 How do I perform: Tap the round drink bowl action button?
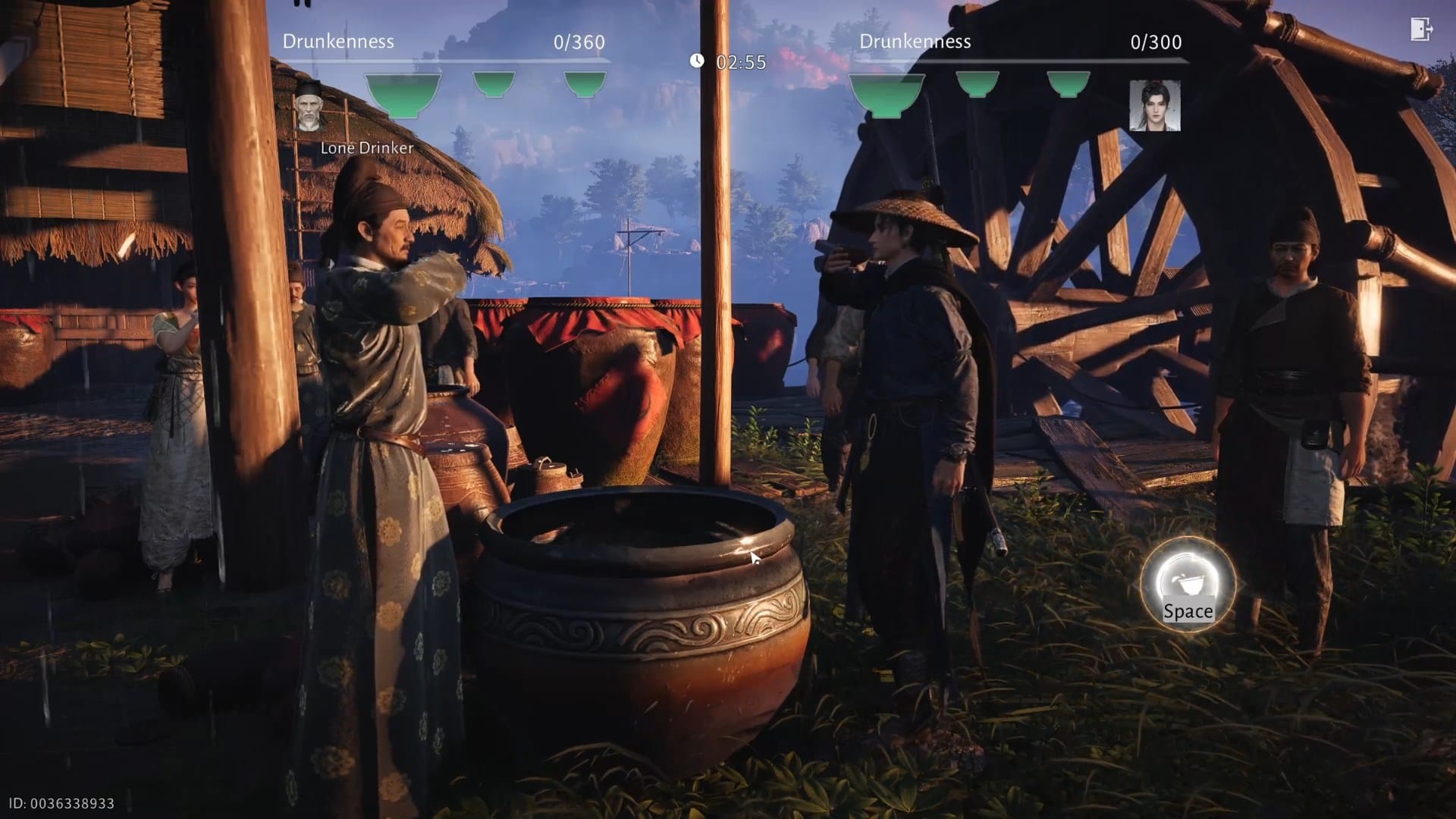1188,584
